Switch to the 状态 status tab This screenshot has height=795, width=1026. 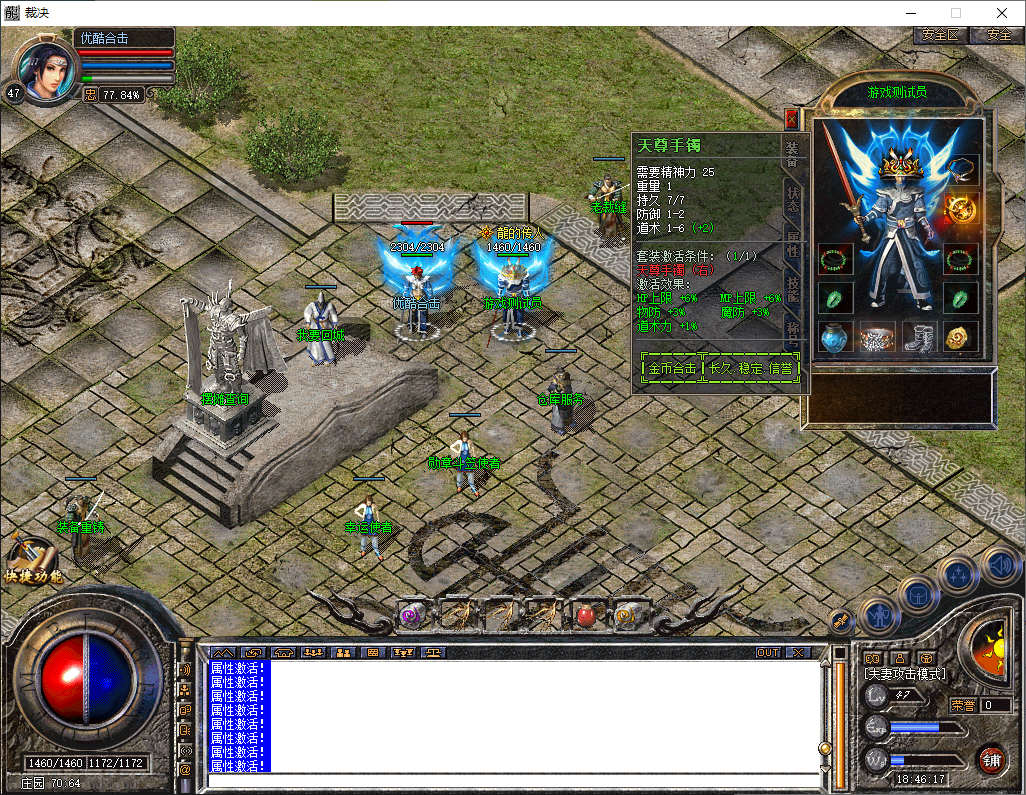[792, 198]
